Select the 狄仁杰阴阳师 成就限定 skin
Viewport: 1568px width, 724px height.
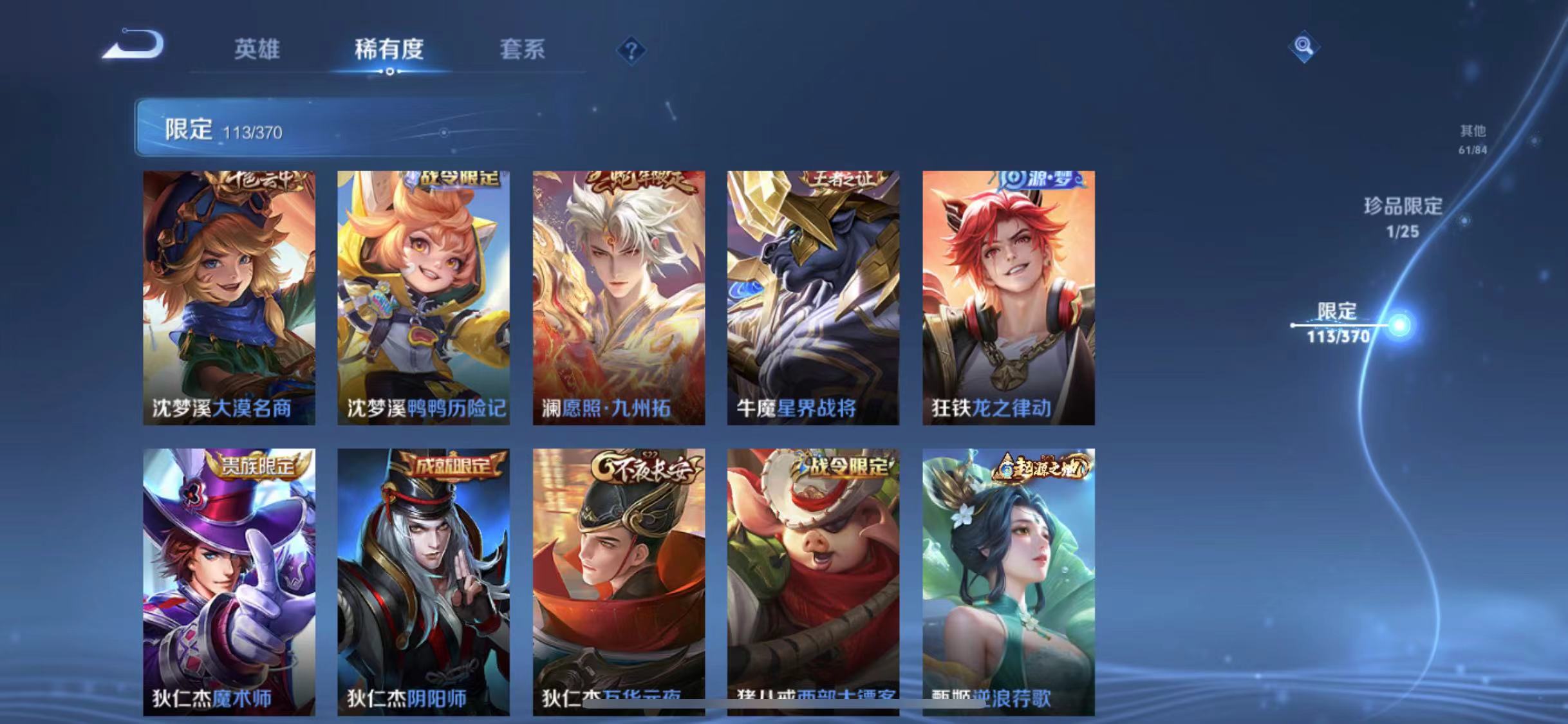pos(424,579)
